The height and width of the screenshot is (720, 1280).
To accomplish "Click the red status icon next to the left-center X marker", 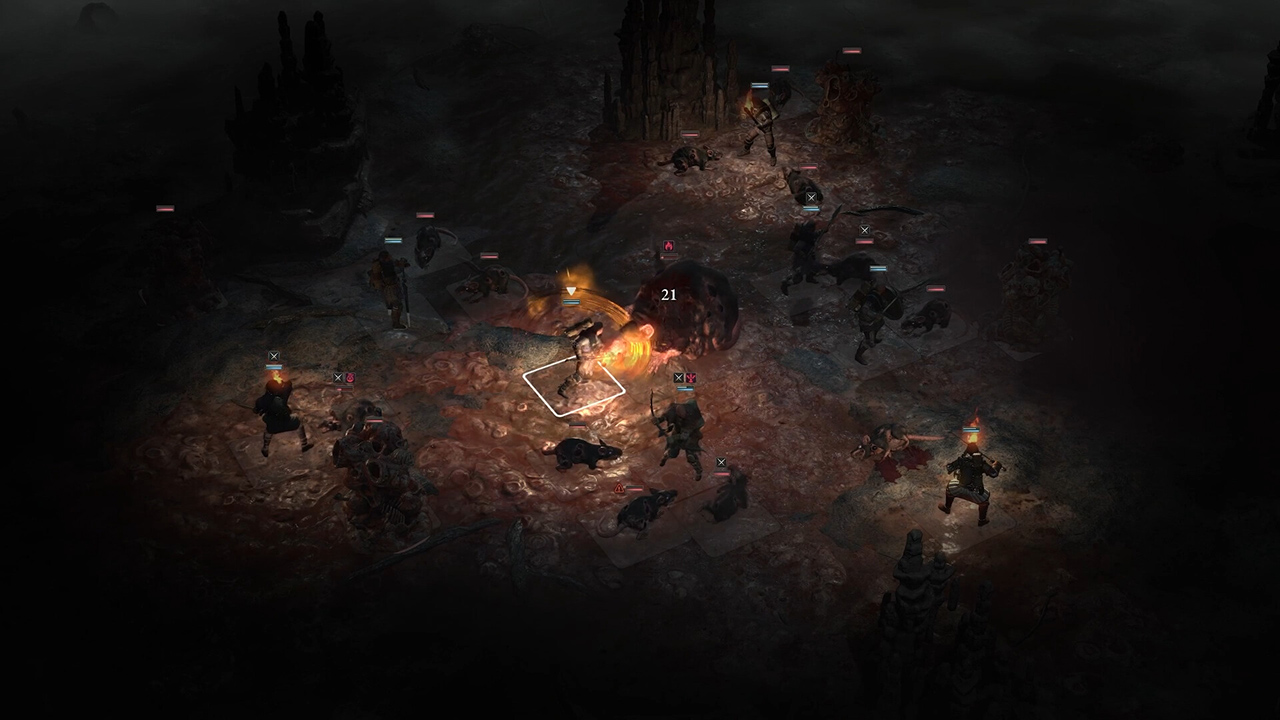I will pos(349,378).
